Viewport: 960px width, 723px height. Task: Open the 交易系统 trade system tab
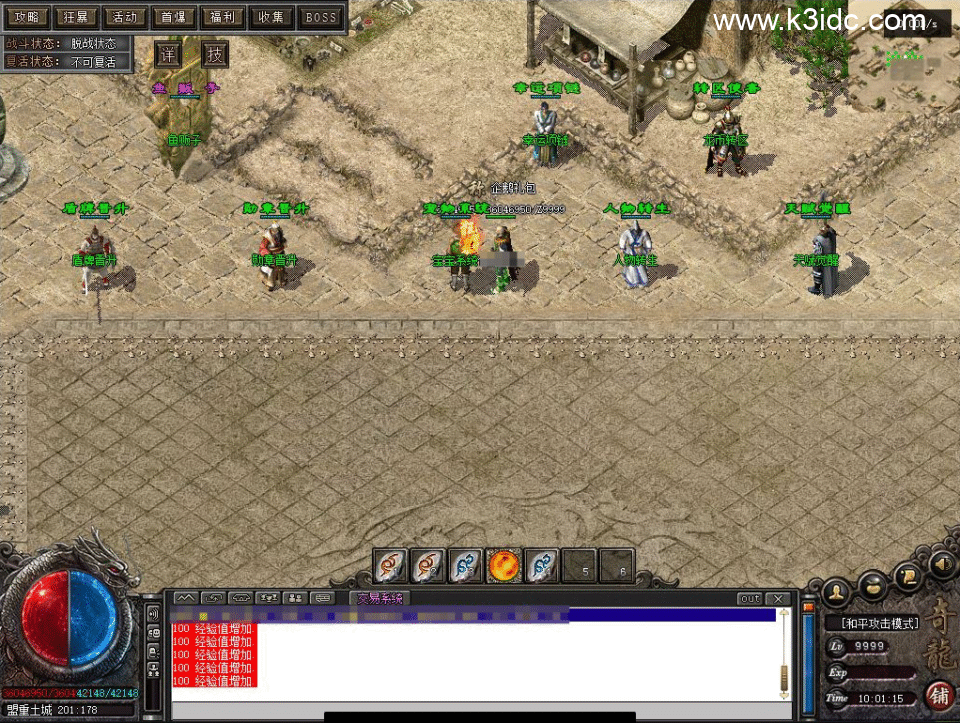click(379, 599)
